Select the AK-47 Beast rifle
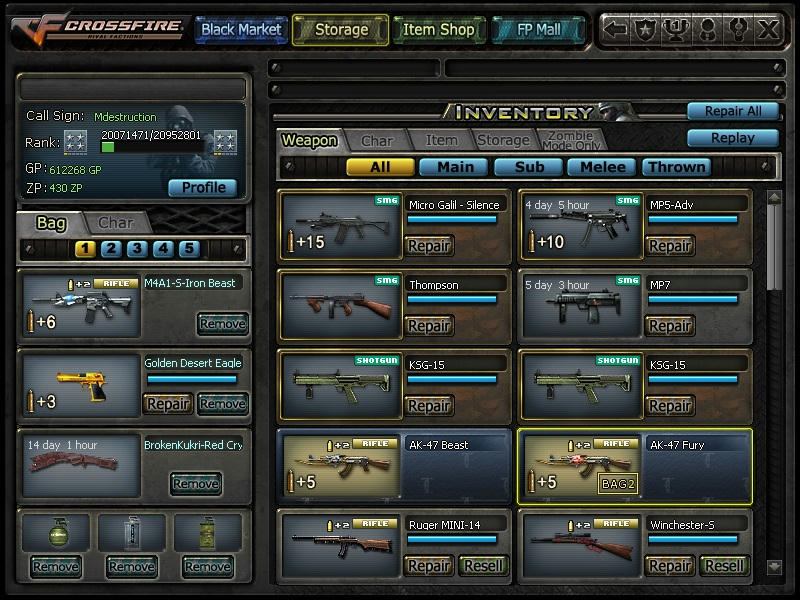This screenshot has width=800, height=600. pos(395,466)
